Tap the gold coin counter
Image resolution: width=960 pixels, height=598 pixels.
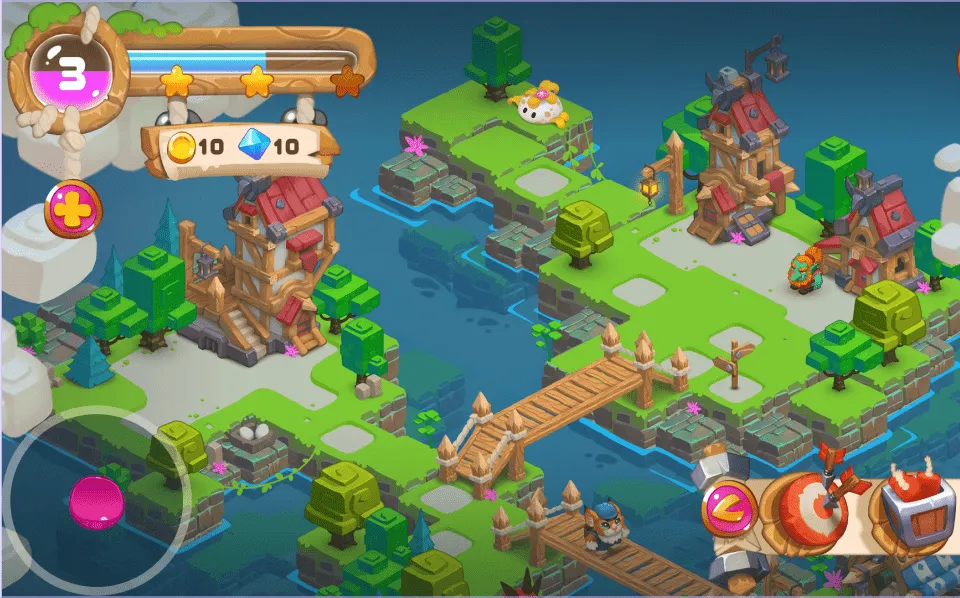195,146
